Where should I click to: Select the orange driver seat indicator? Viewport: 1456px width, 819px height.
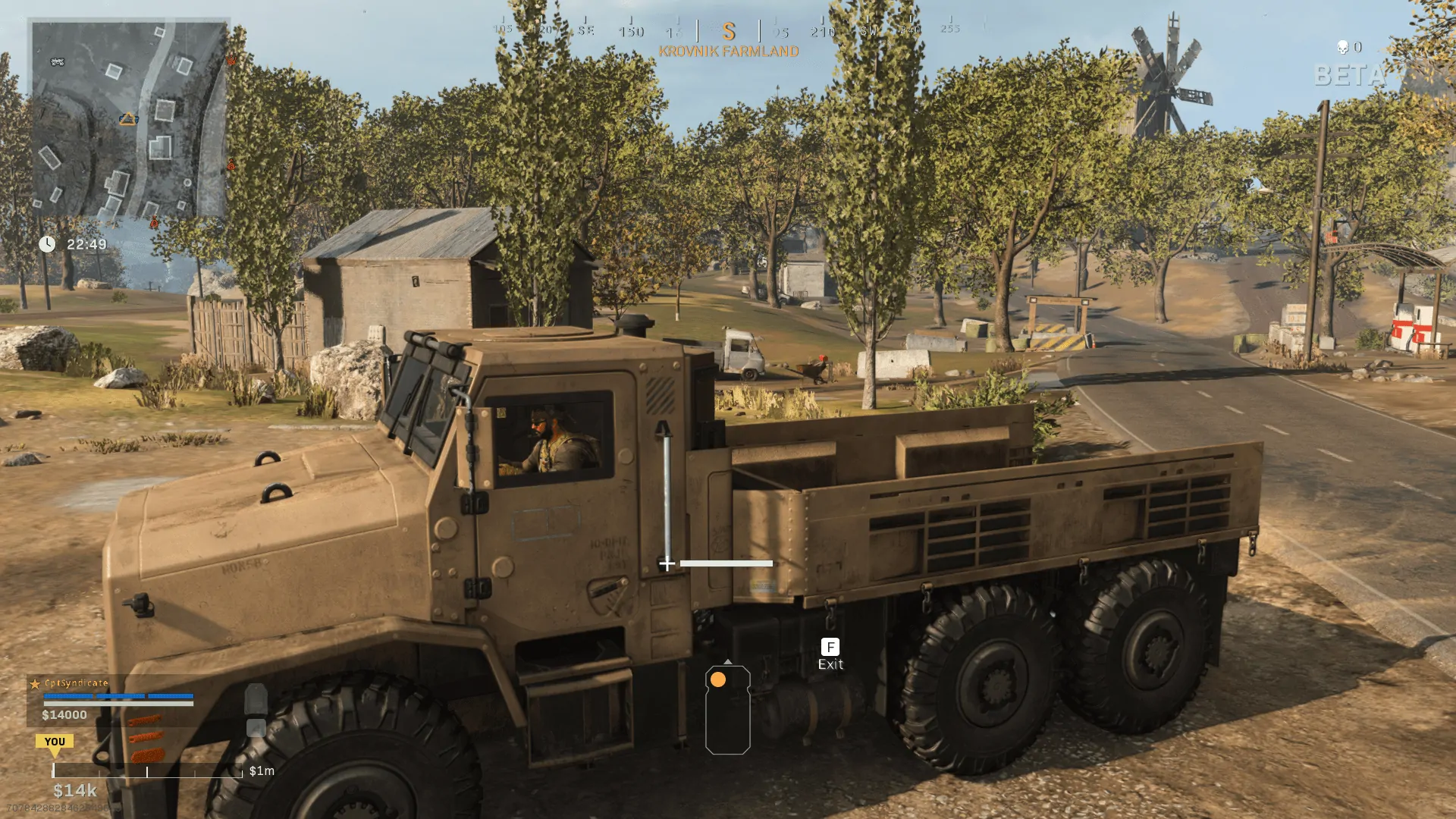point(718,679)
